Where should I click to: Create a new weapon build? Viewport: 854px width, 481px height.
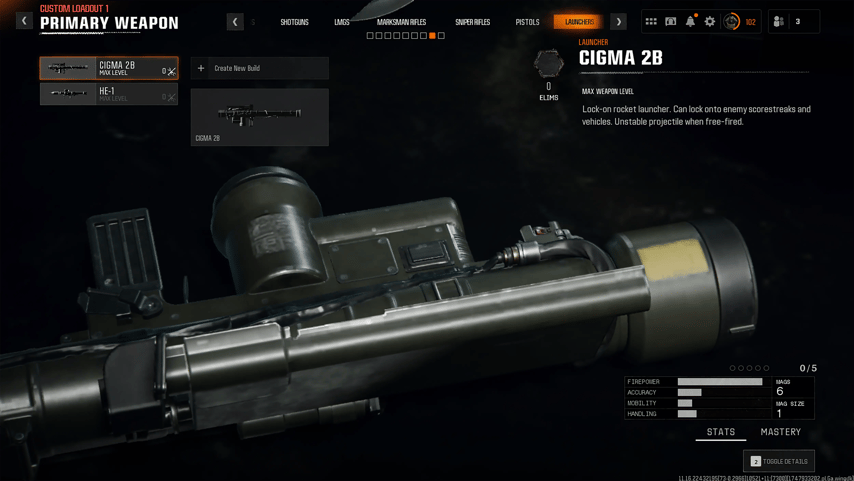[x=259, y=68]
